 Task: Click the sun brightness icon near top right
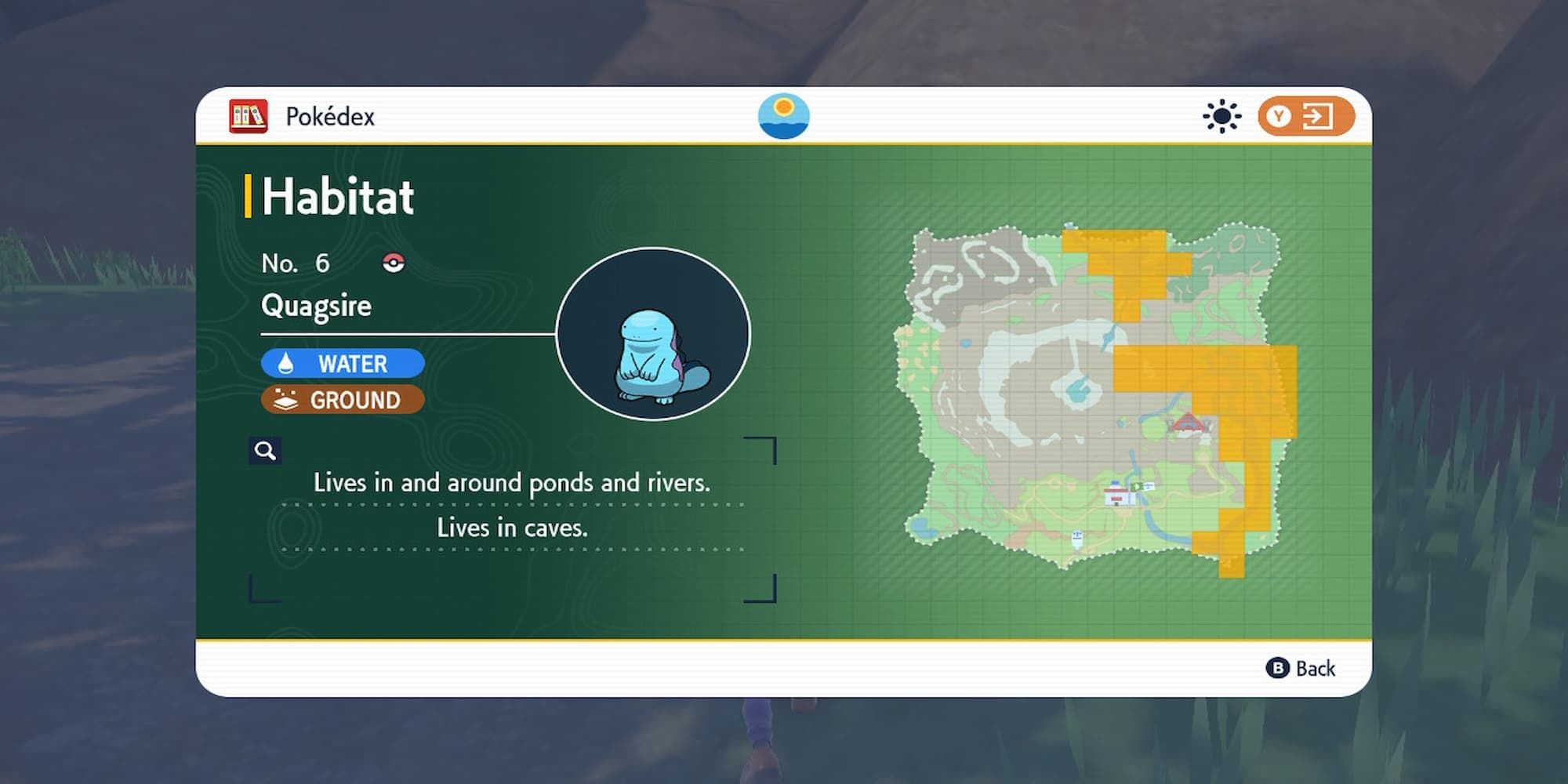(1221, 116)
